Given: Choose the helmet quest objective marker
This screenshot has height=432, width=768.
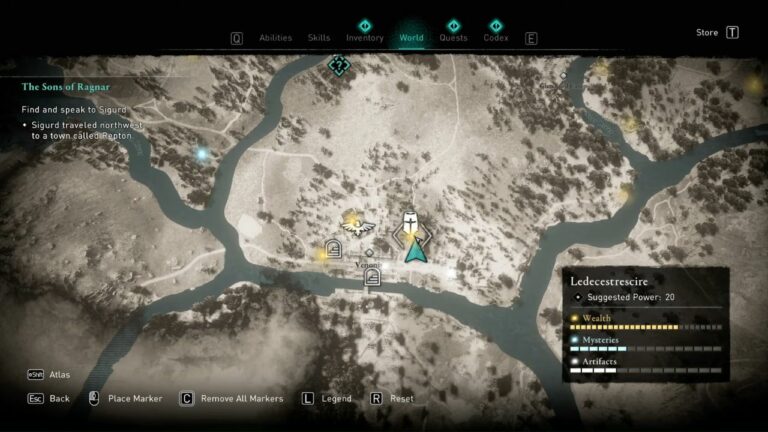Looking at the screenshot, I should [x=409, y=224].
